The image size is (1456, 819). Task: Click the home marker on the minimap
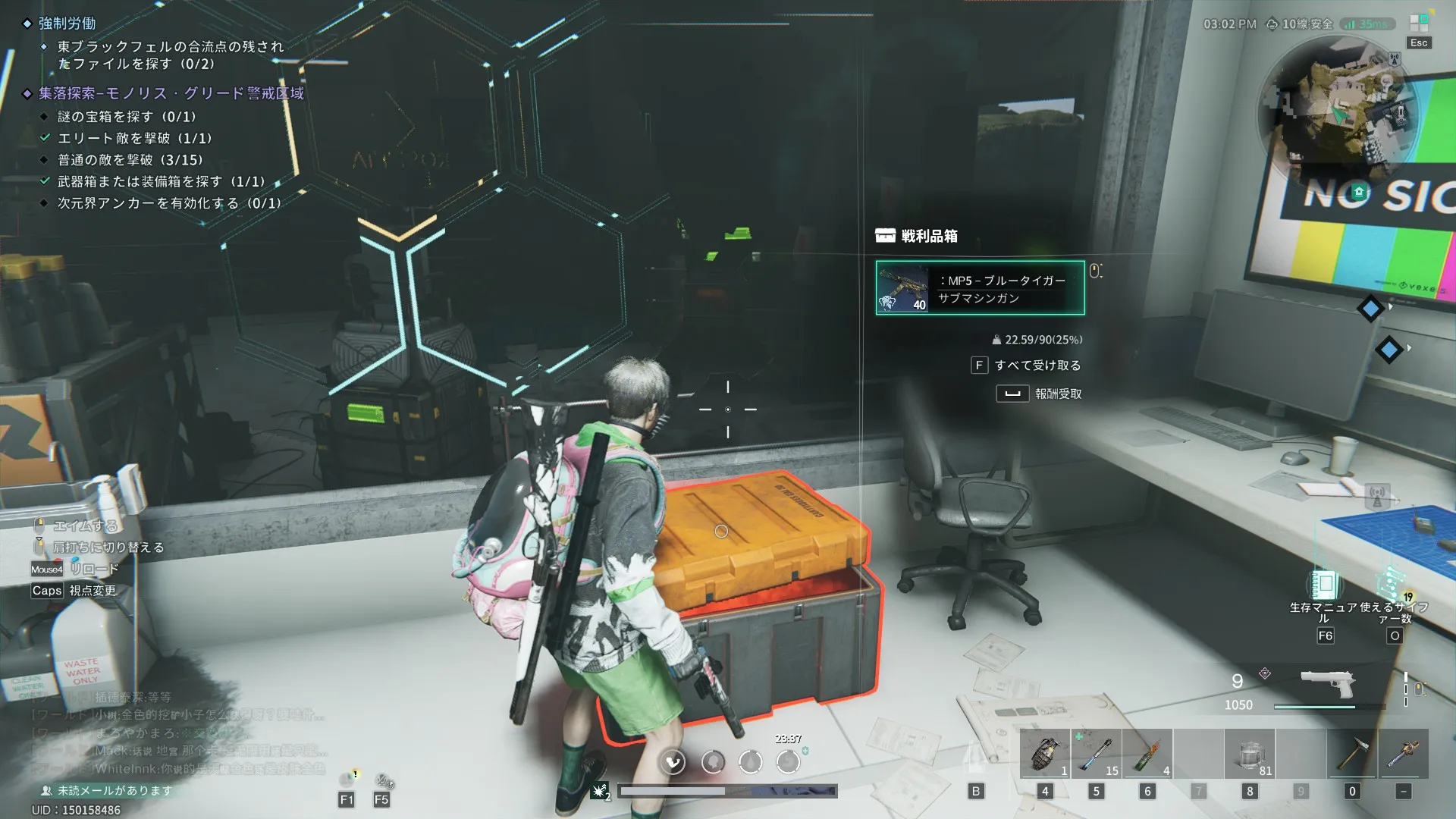[x=1359, y=192]
